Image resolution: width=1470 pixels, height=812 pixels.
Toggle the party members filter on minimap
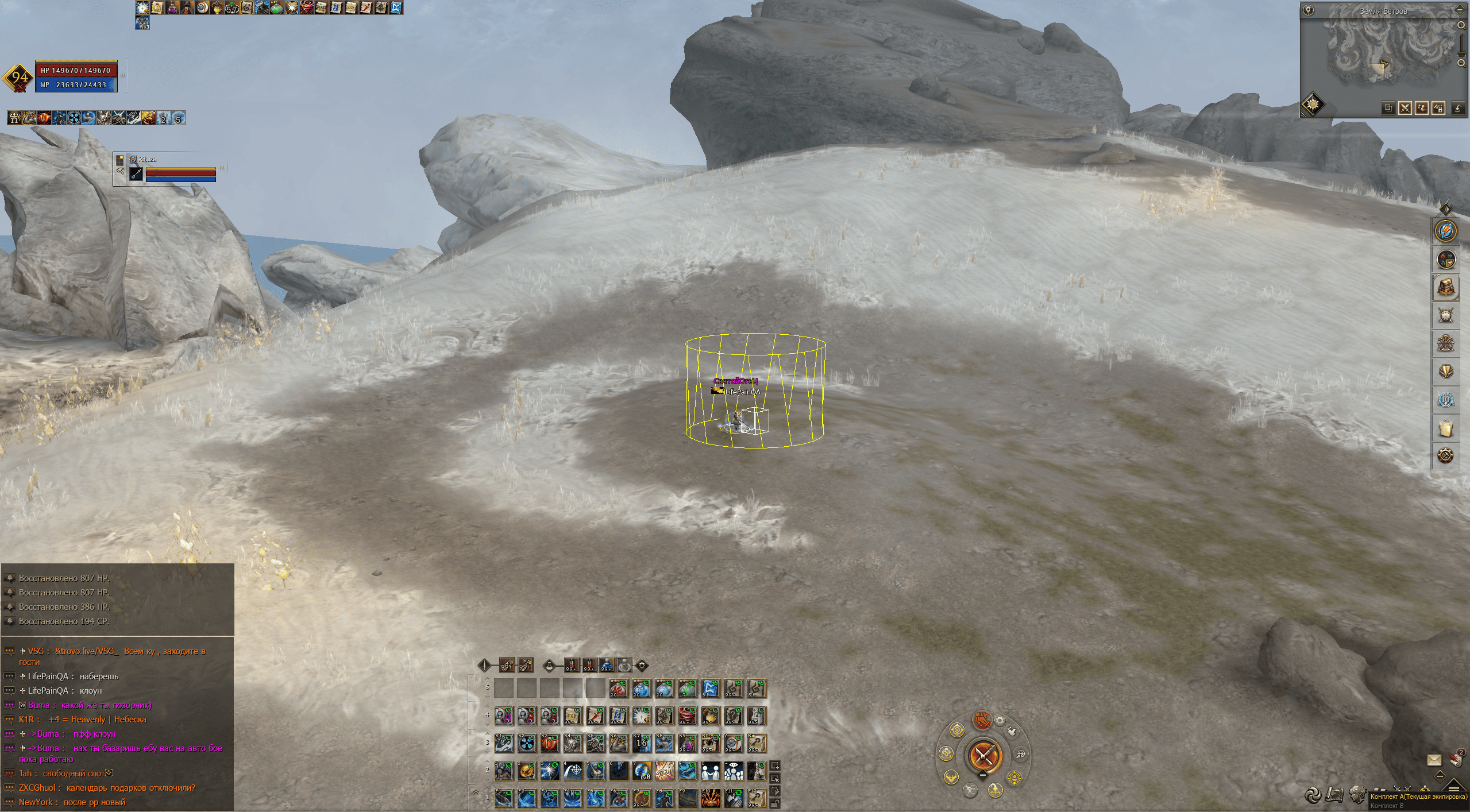click(x=1421, y=109)
